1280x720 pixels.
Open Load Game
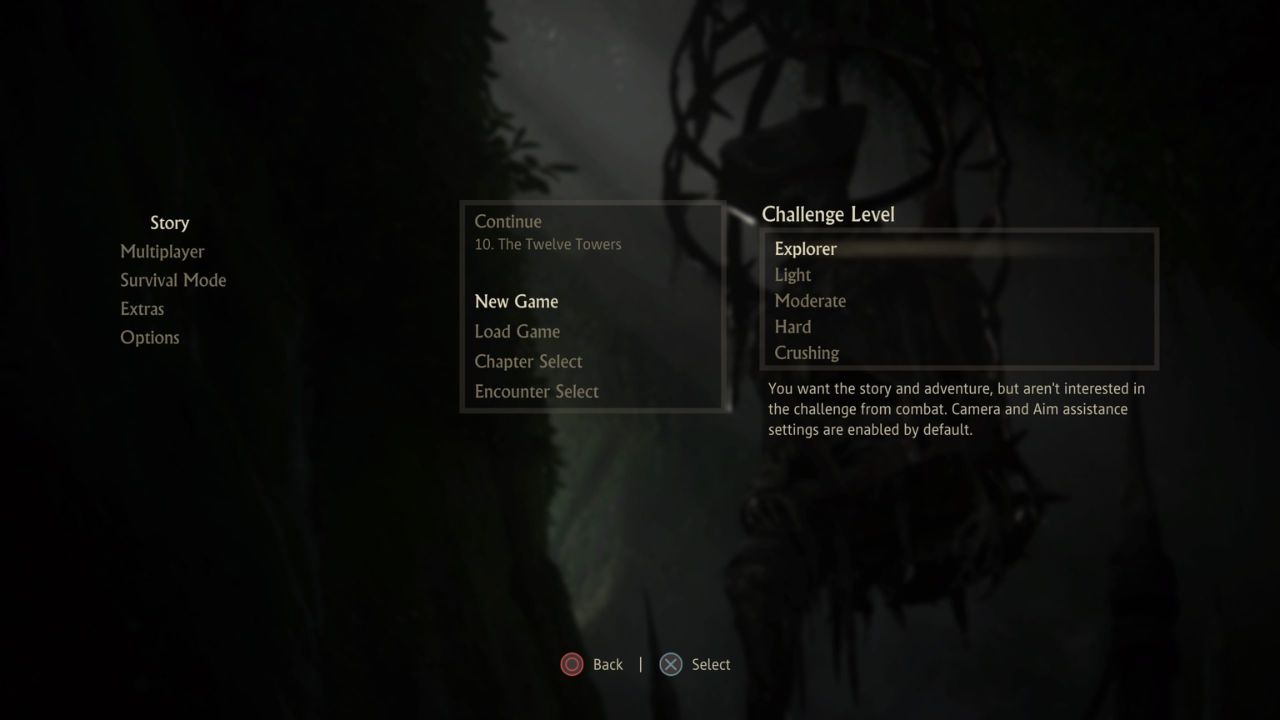coord(517,332)
